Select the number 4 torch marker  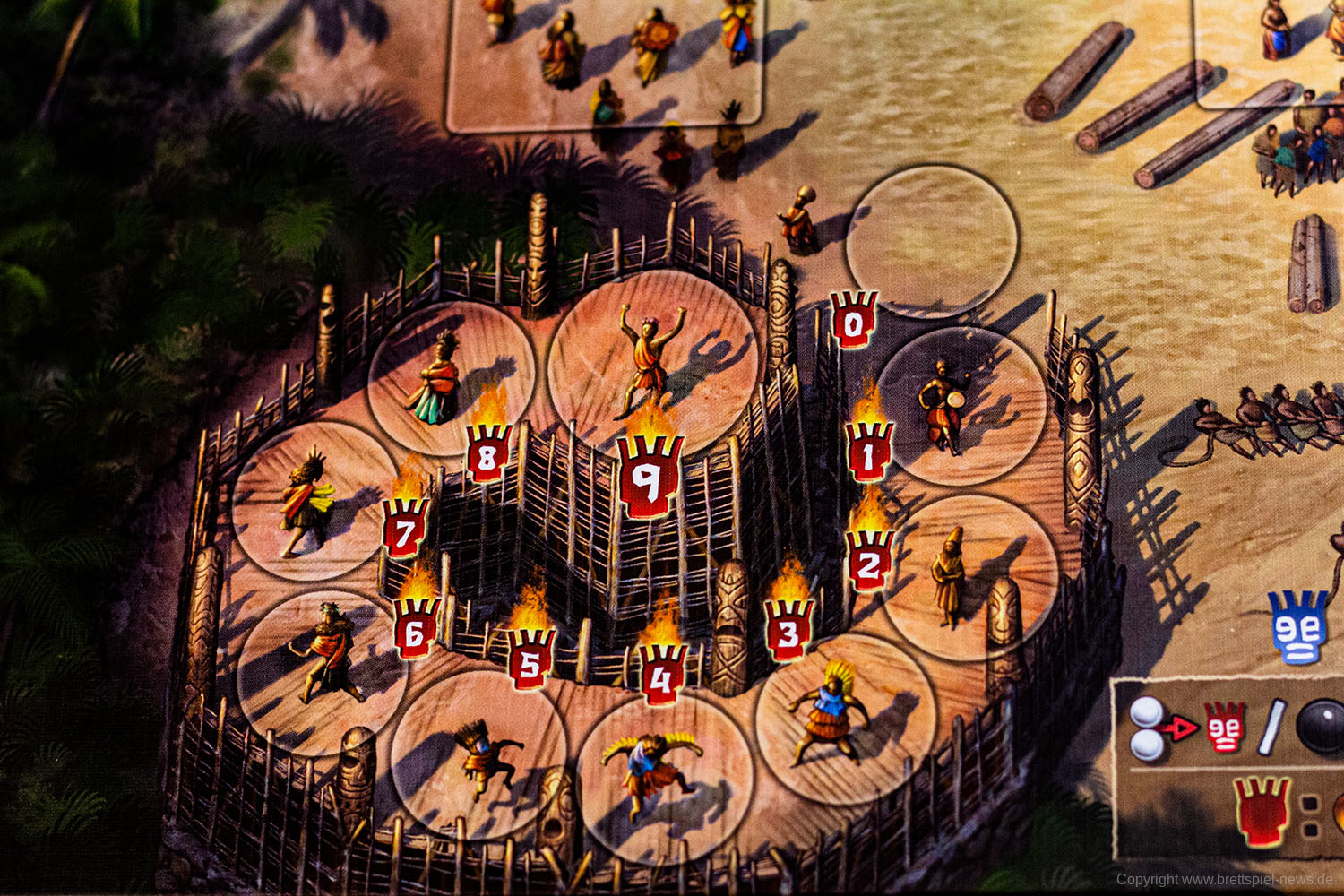(661, 674)
